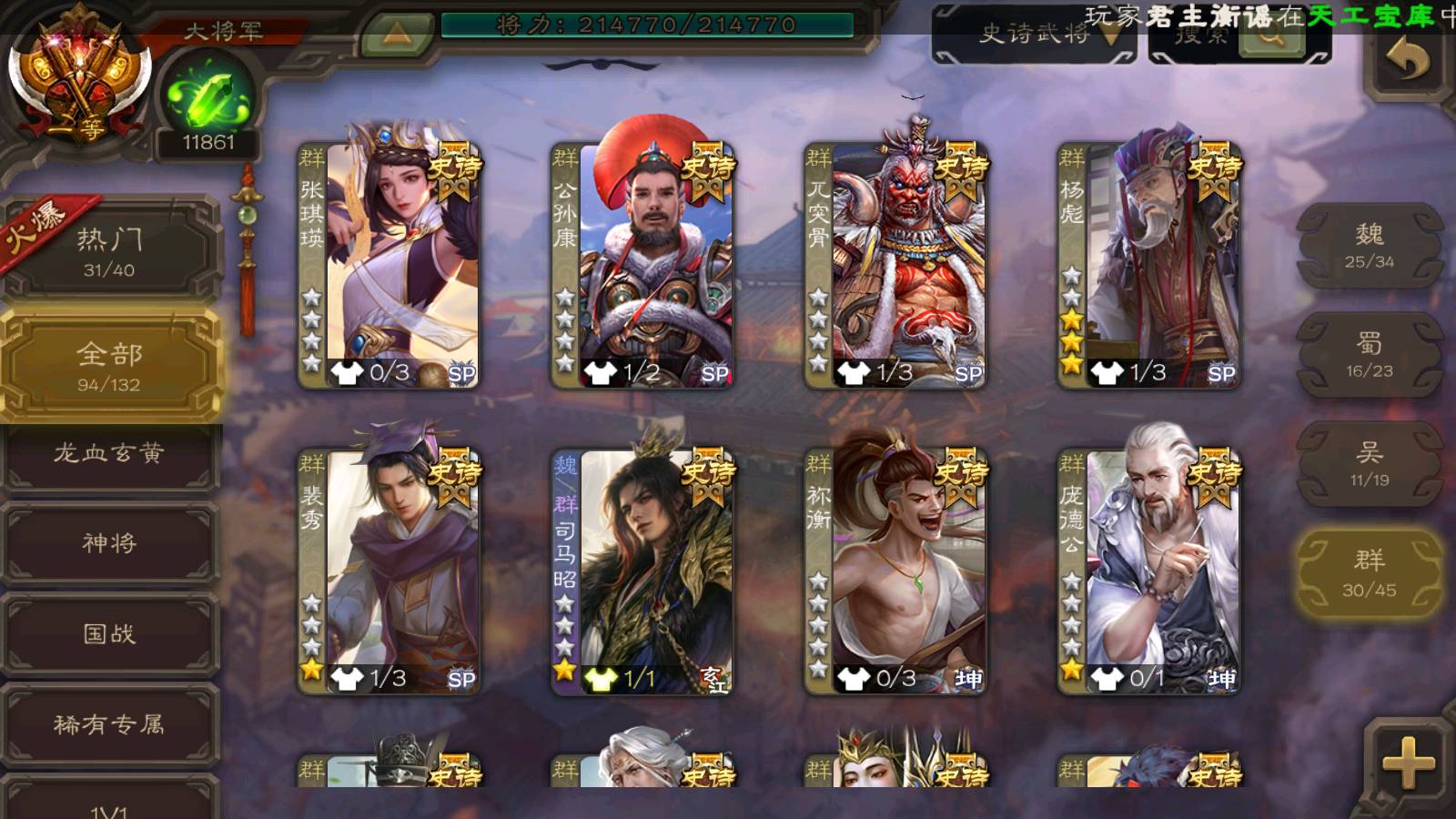The image size is (1456, 819).
Task: Select the 张琪瑛 hero card
Action: (x=389, y=264)
